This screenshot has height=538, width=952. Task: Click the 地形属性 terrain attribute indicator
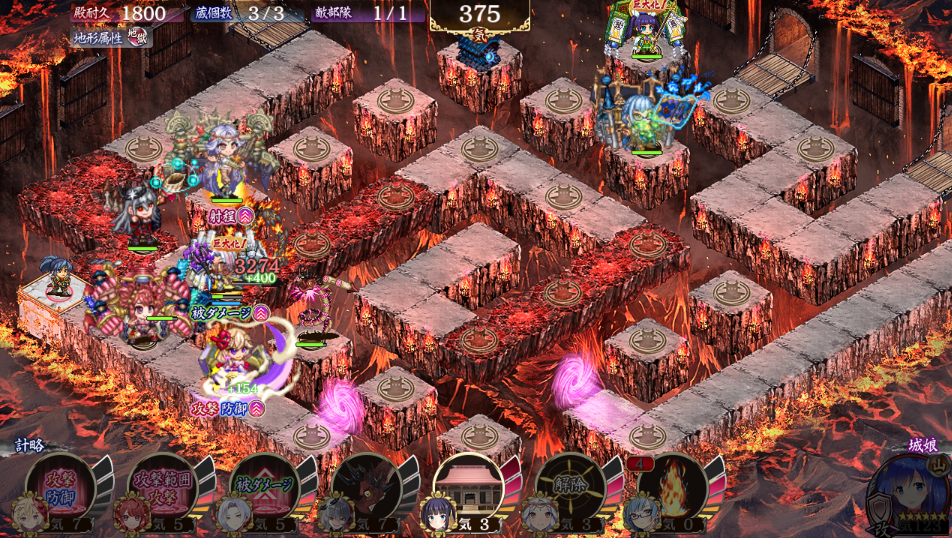pos(112,37)
